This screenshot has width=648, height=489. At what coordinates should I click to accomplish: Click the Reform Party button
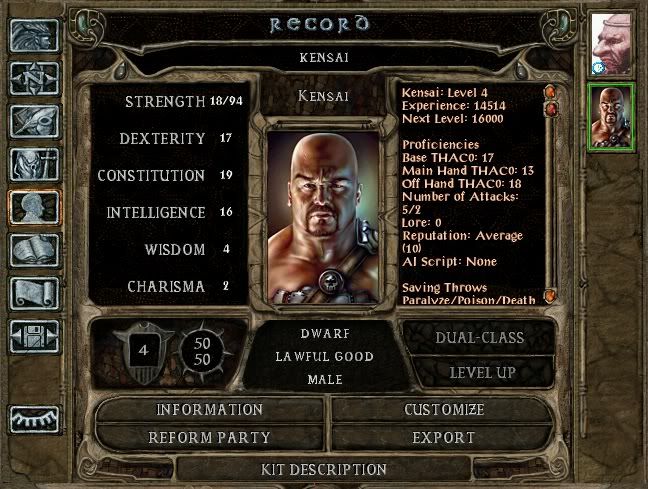point(209,438)
